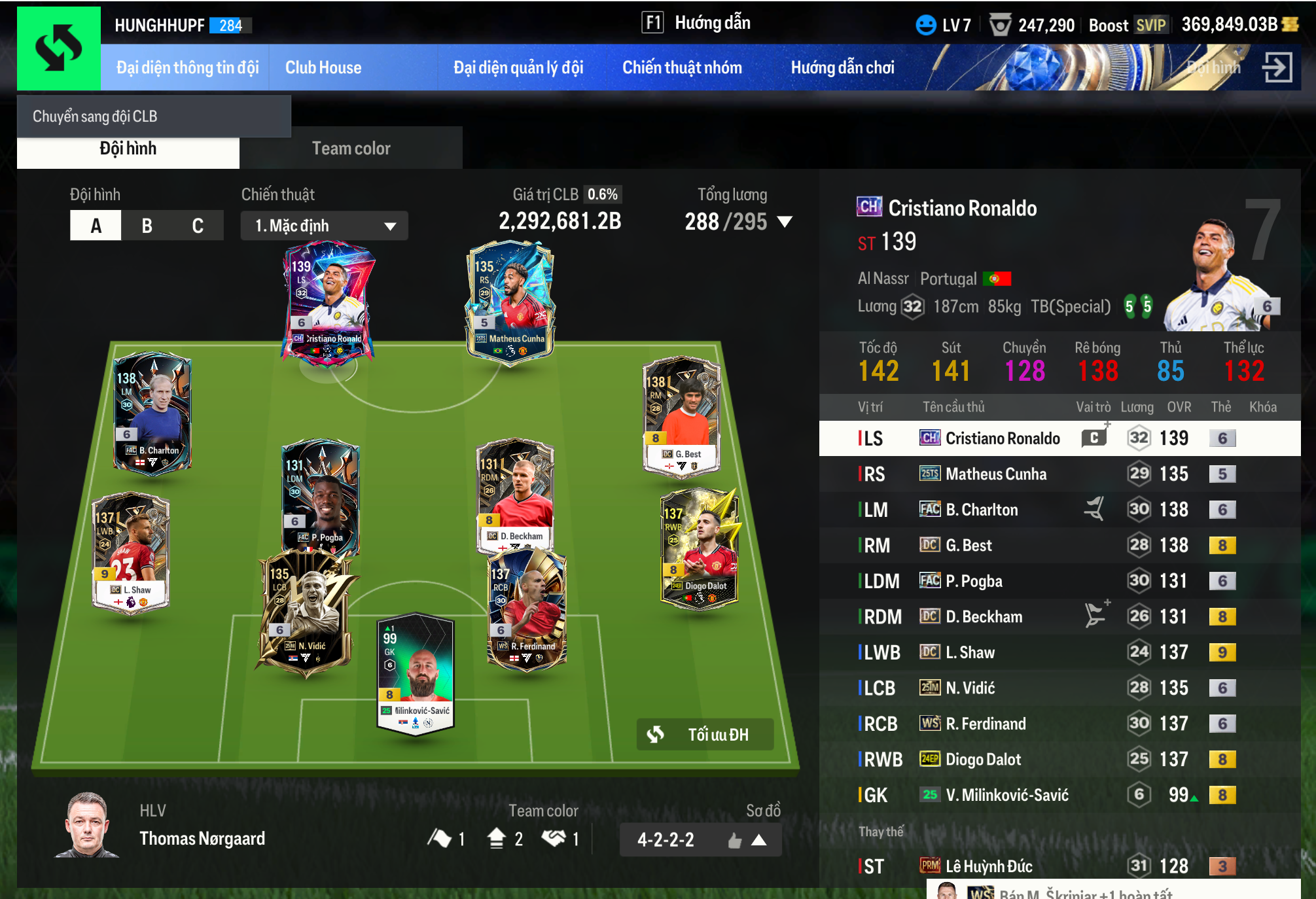Click the Tối ưu ĐH button
This screenshot has width=1316, height=899.
pyautogui.click(x=705, y=735)
